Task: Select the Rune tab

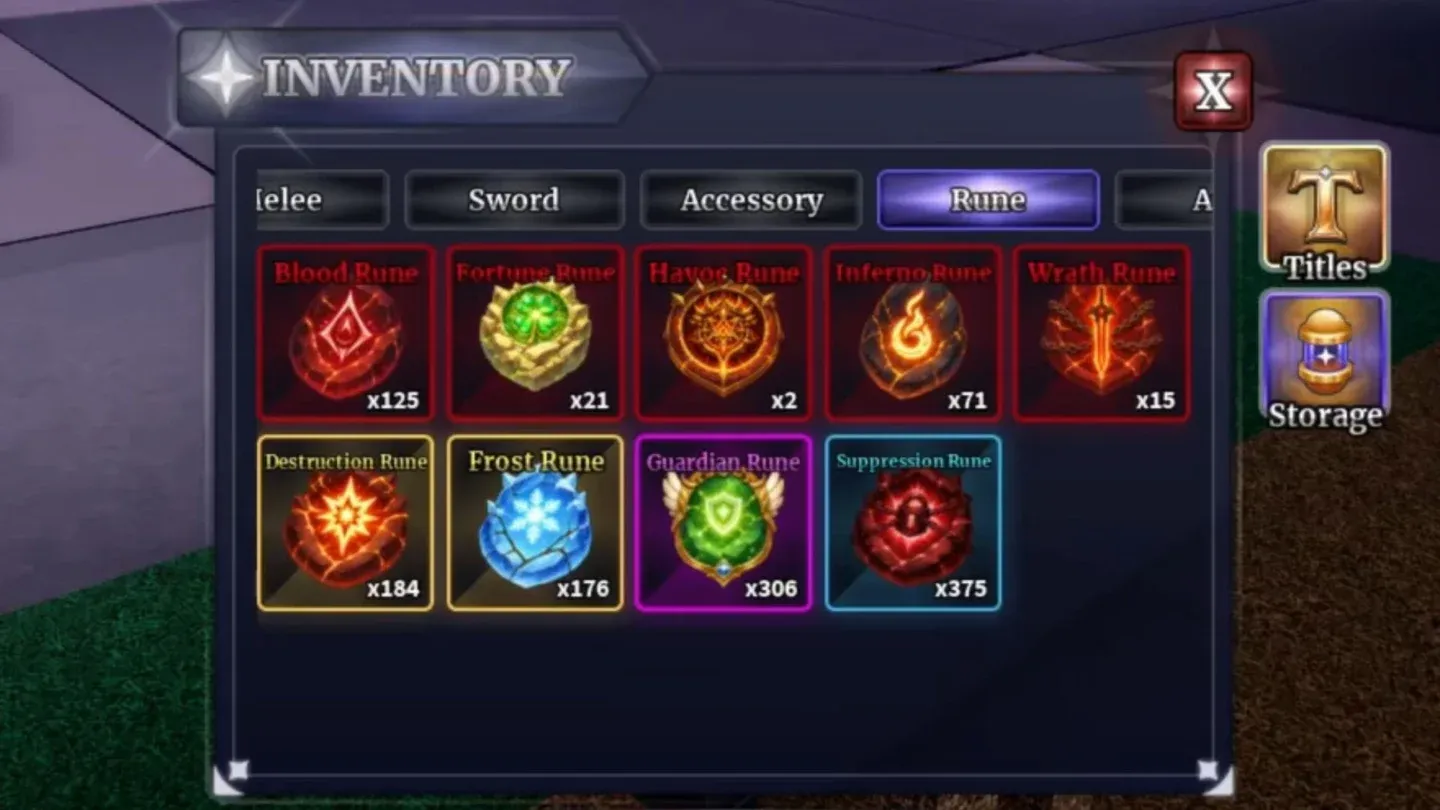Action: click(988, 200)
